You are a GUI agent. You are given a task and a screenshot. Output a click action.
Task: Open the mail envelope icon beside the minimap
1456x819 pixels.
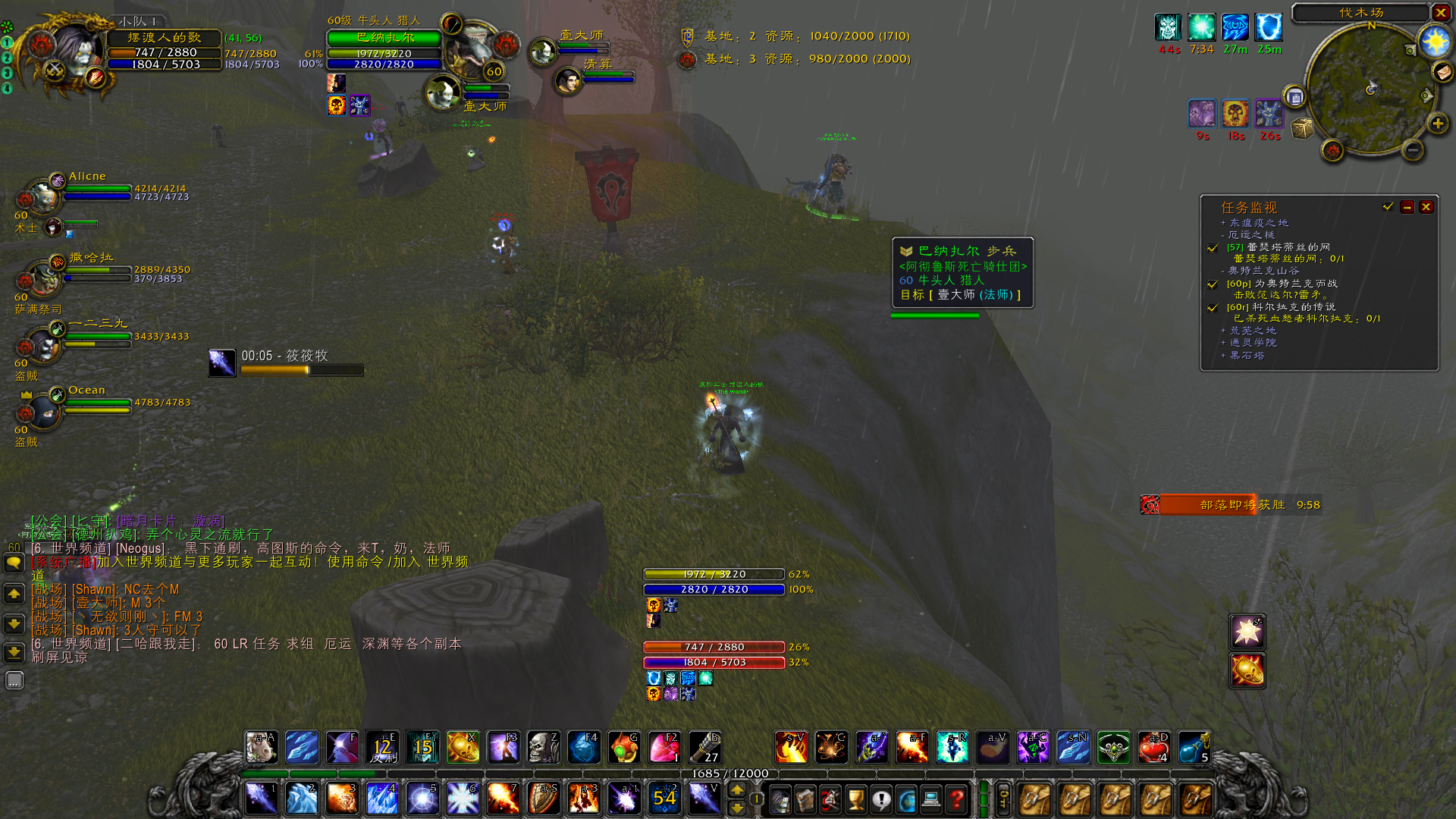(1442, 72)
